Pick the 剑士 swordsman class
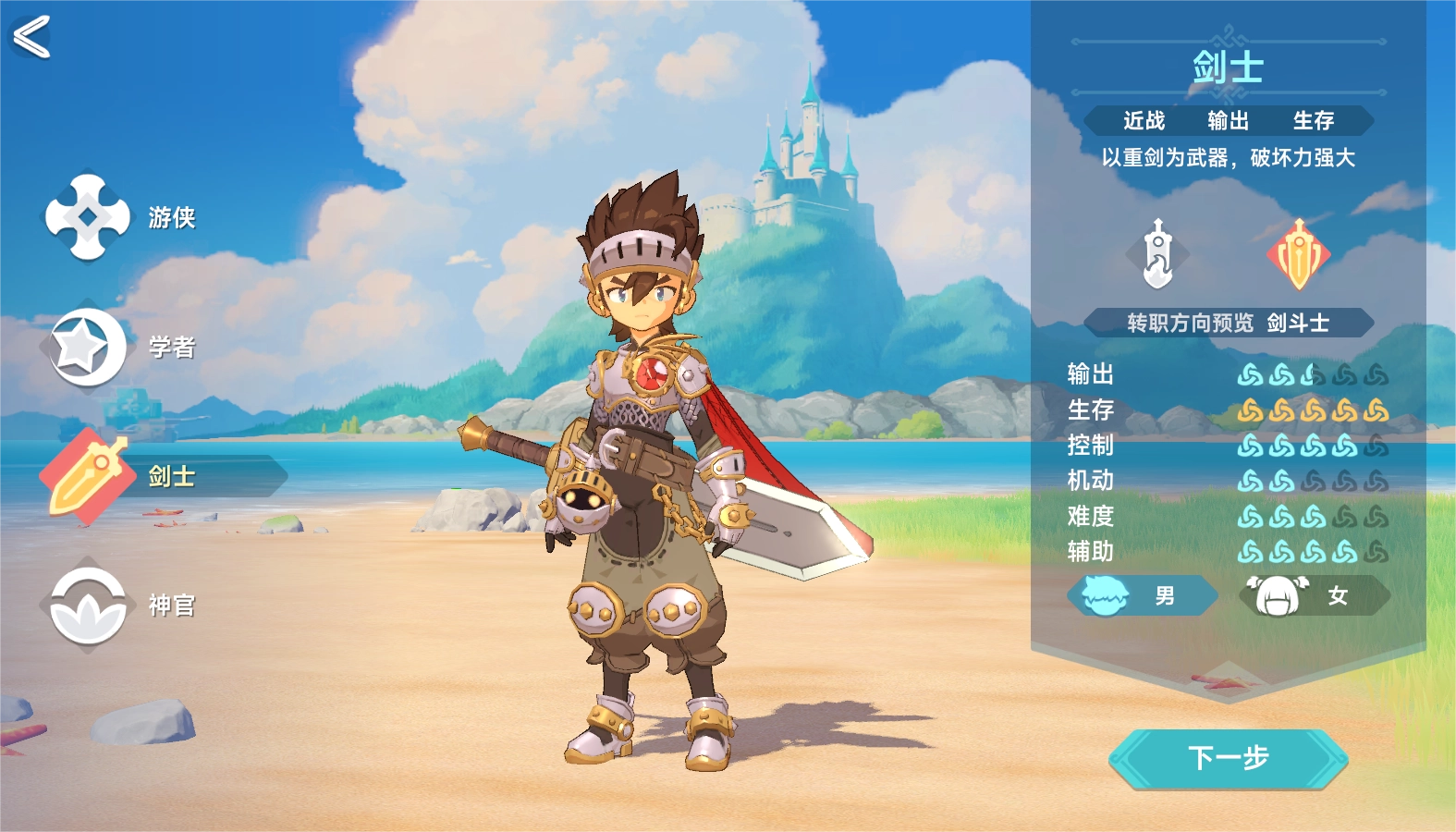 click(x=89, y=476)
